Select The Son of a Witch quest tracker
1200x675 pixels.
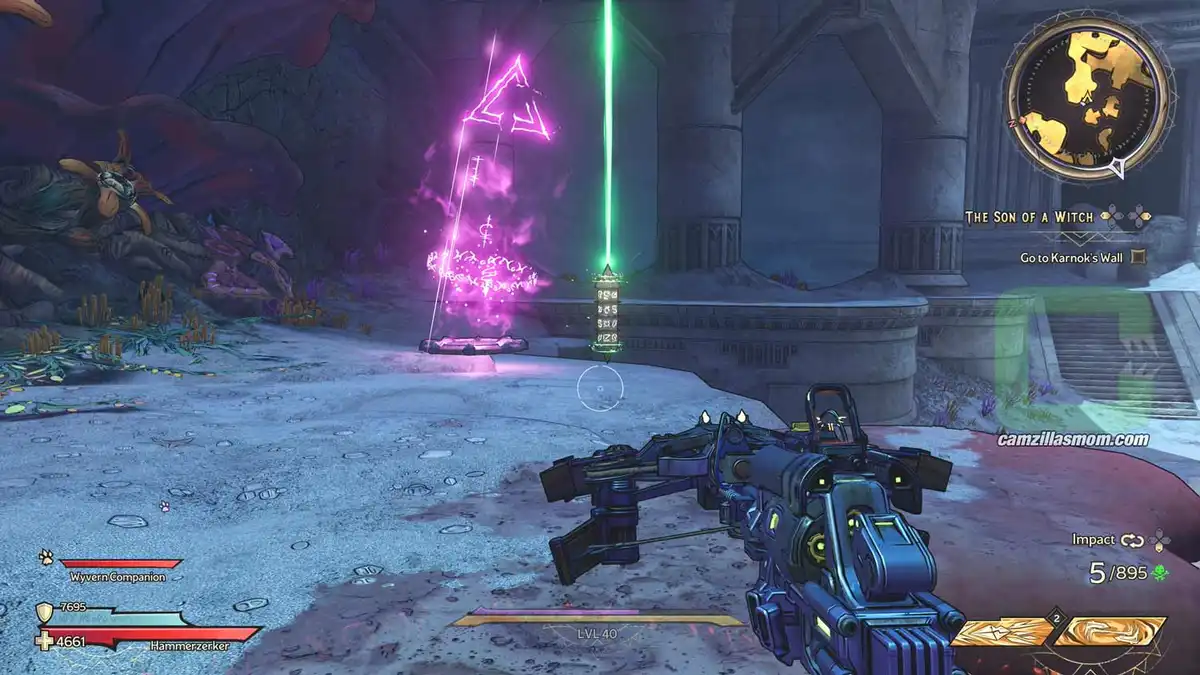[x=1030, y=216]
